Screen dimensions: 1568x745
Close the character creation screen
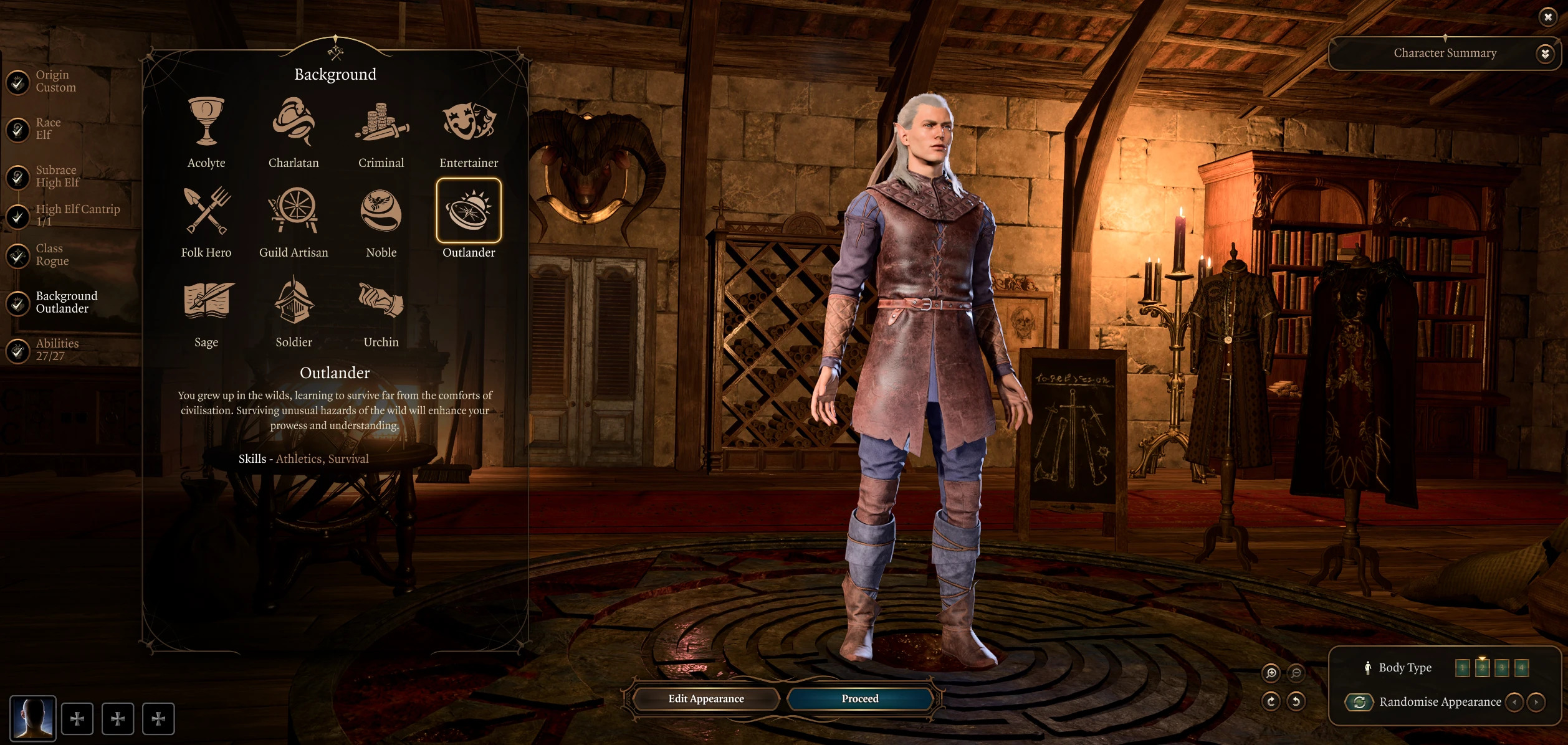(1548, 17)
